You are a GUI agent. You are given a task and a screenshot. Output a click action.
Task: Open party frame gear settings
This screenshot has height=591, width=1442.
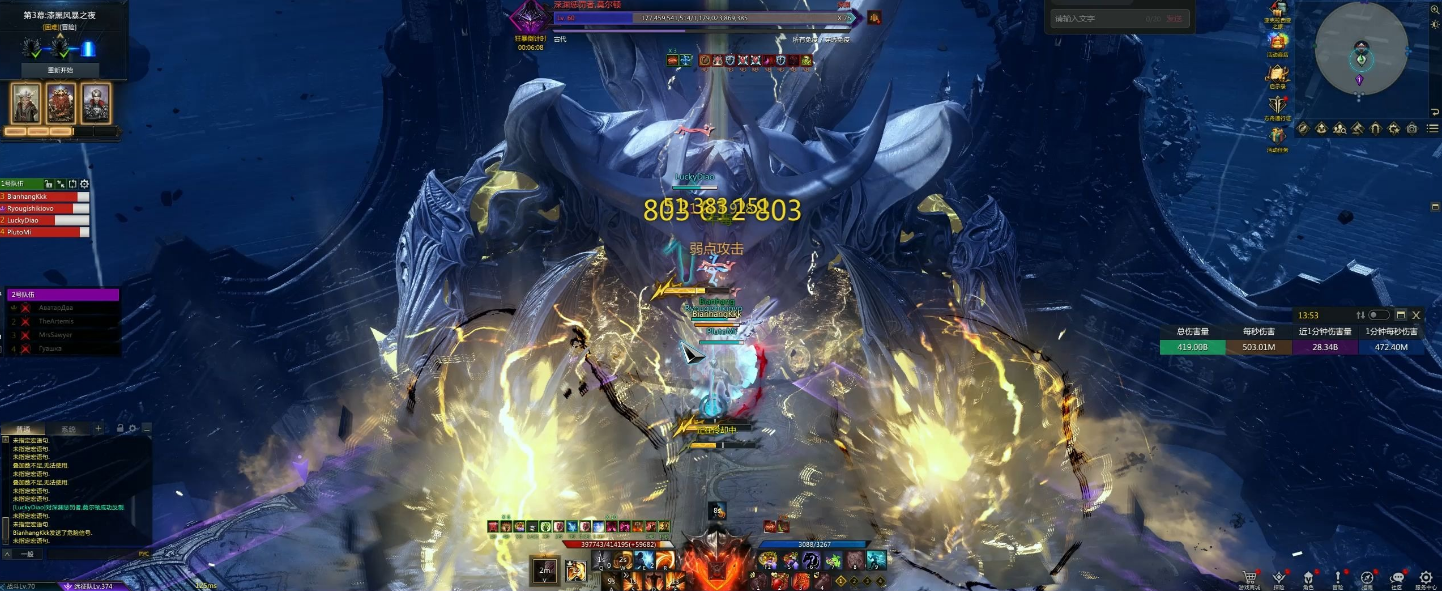point(85,184)
